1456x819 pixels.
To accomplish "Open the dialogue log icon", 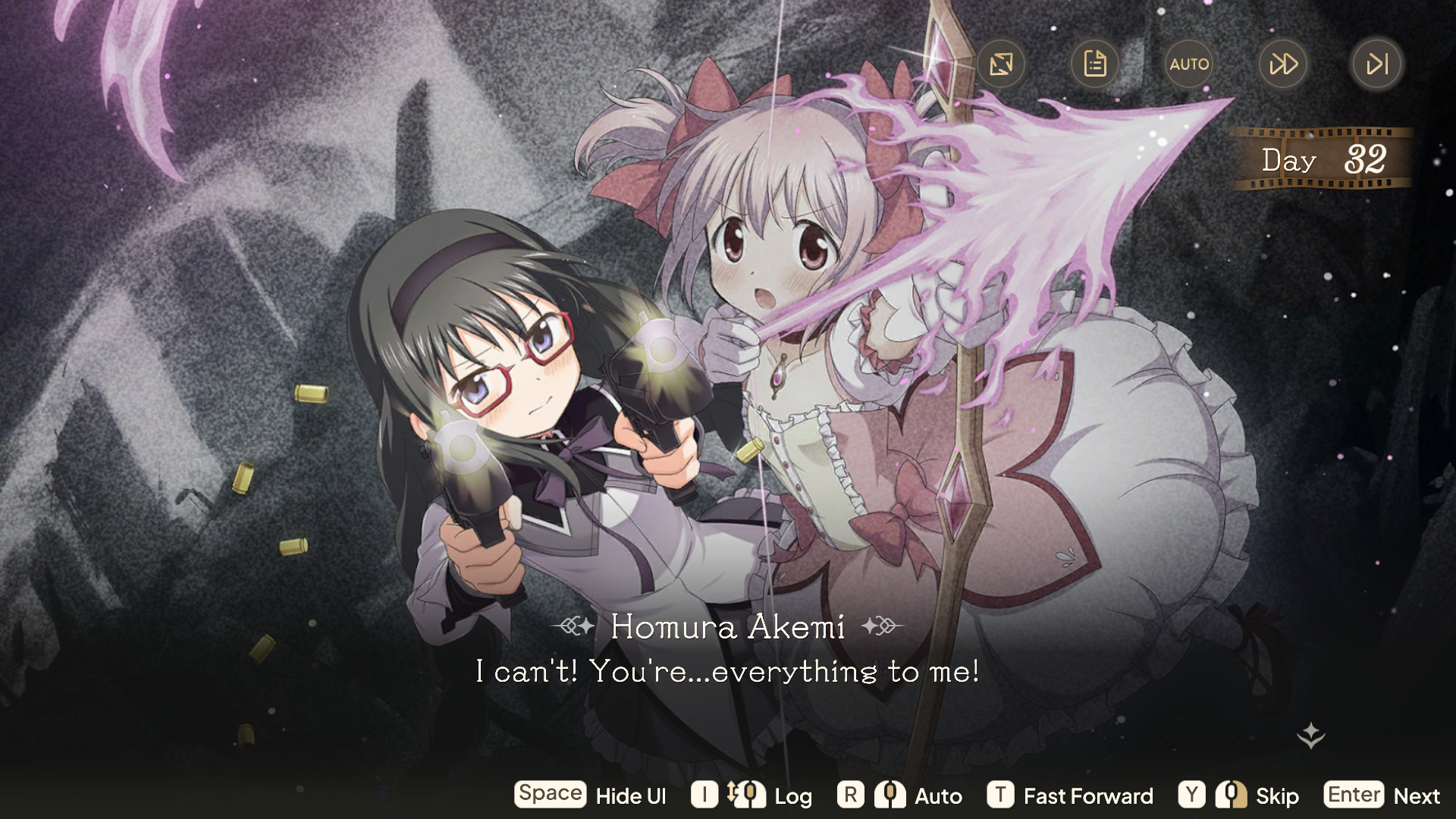I will pyautogui.click(x=1095, y=64).
